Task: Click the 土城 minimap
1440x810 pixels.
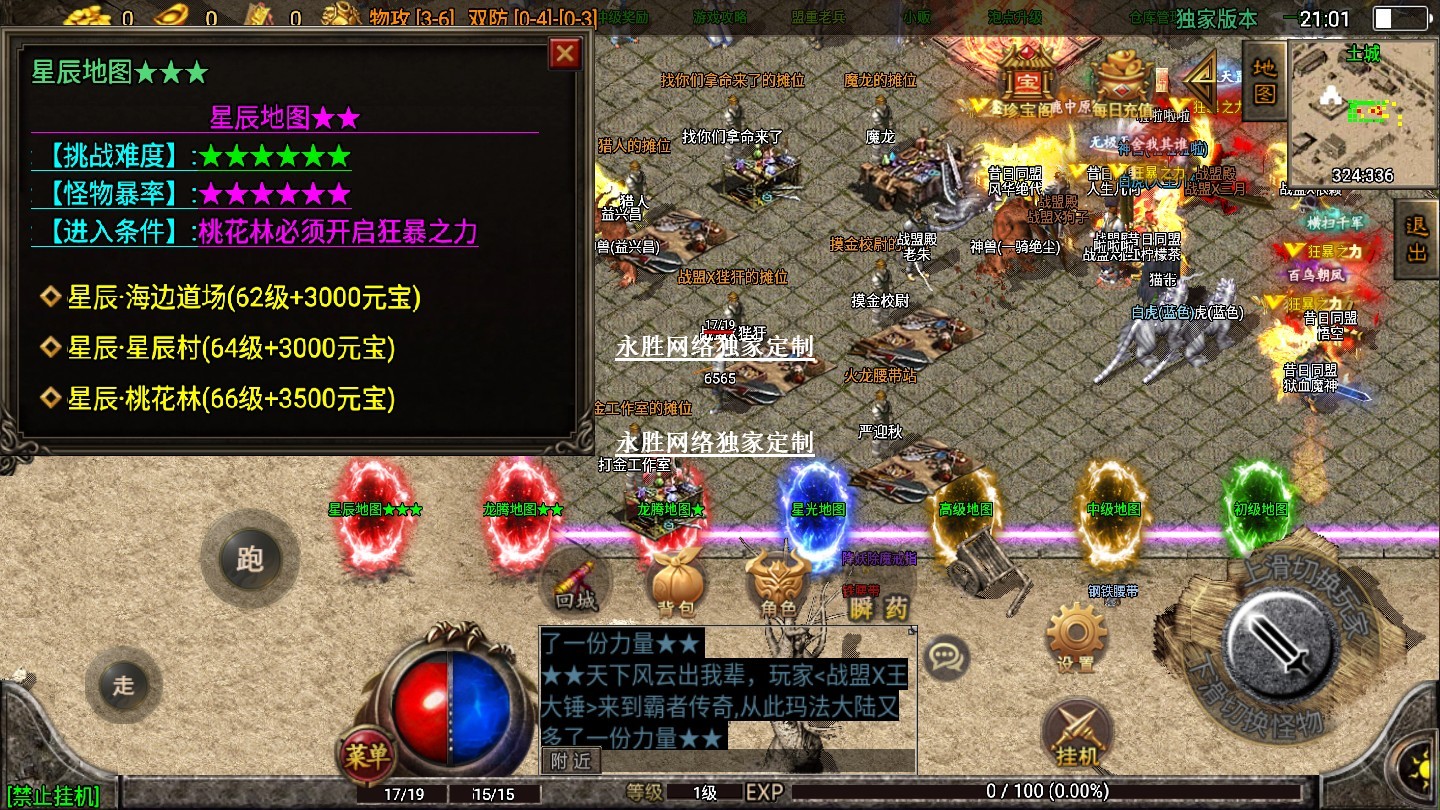Action: 1362,112
